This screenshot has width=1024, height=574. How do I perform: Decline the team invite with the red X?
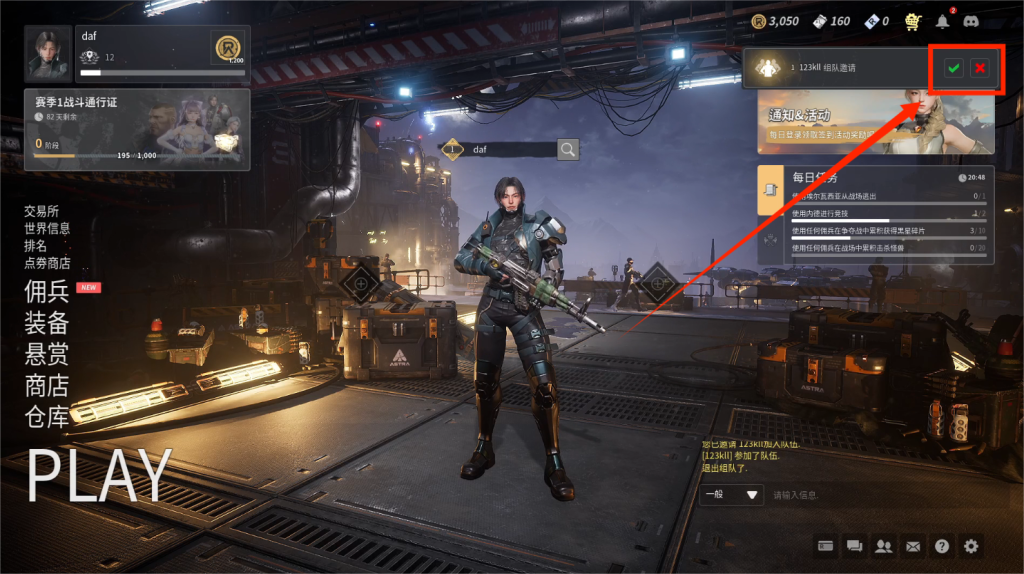[980, 68]
